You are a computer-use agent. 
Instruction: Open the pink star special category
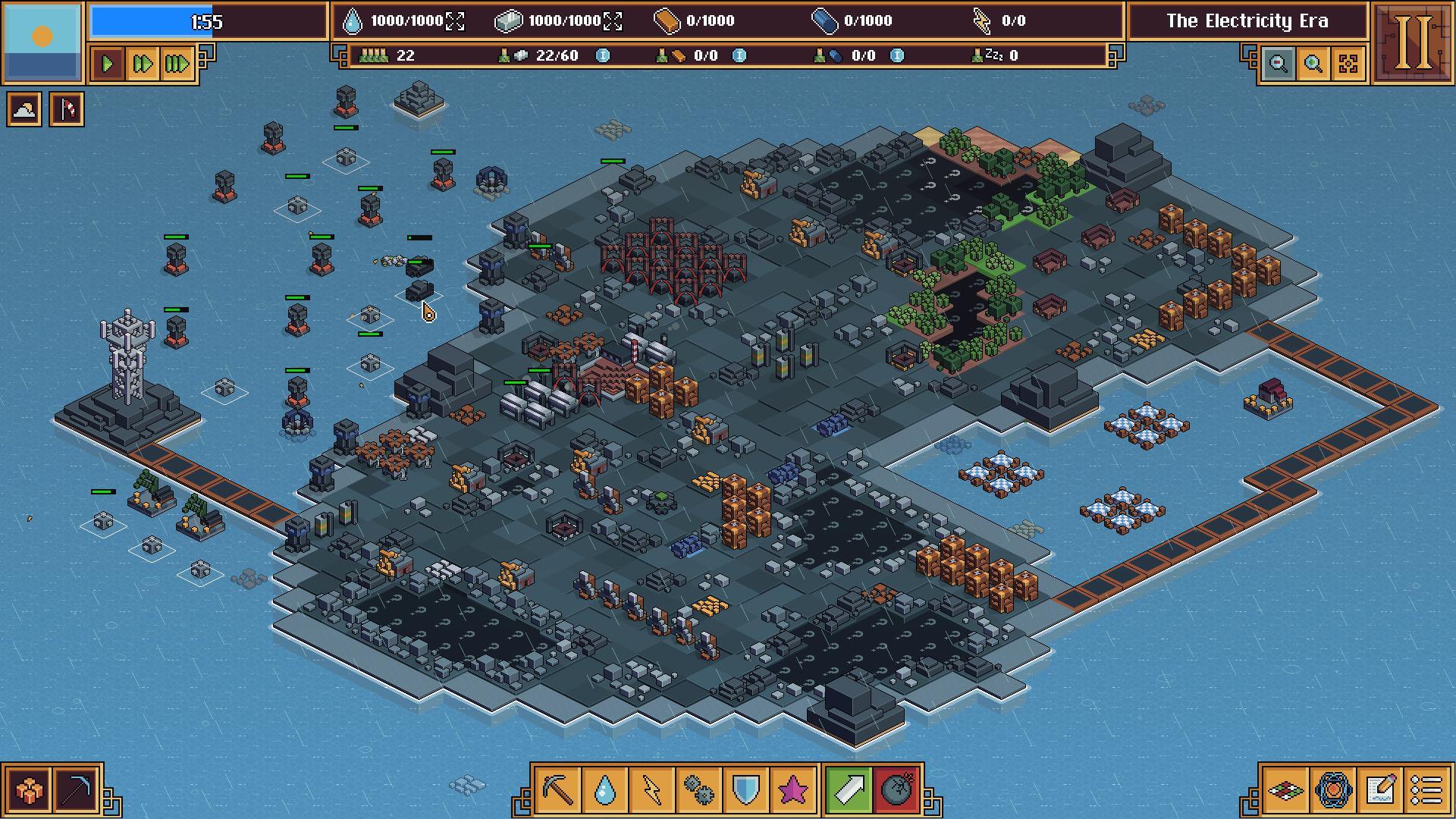(x=791, y=789)
